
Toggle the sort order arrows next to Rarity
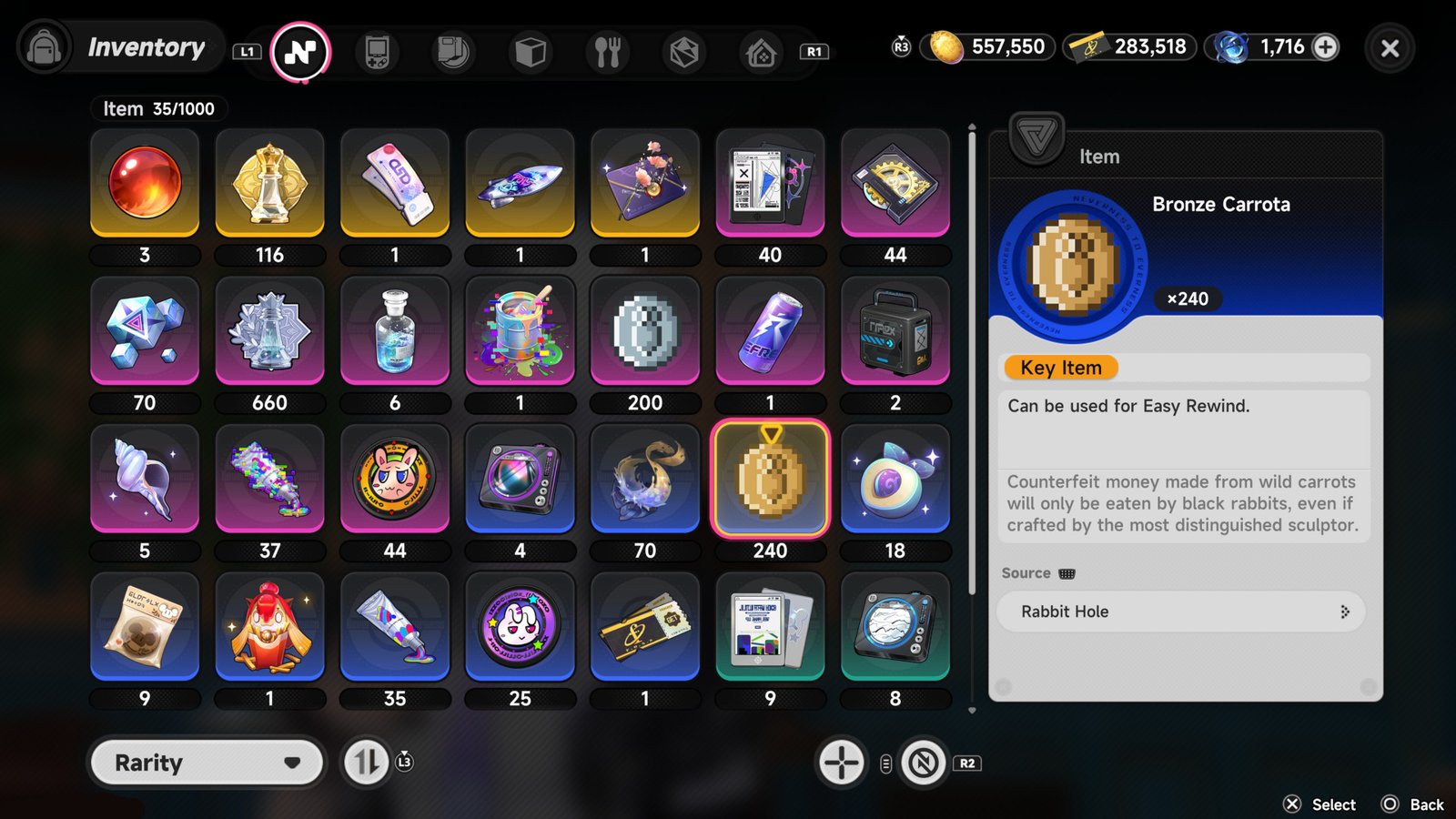pos(365,763)
